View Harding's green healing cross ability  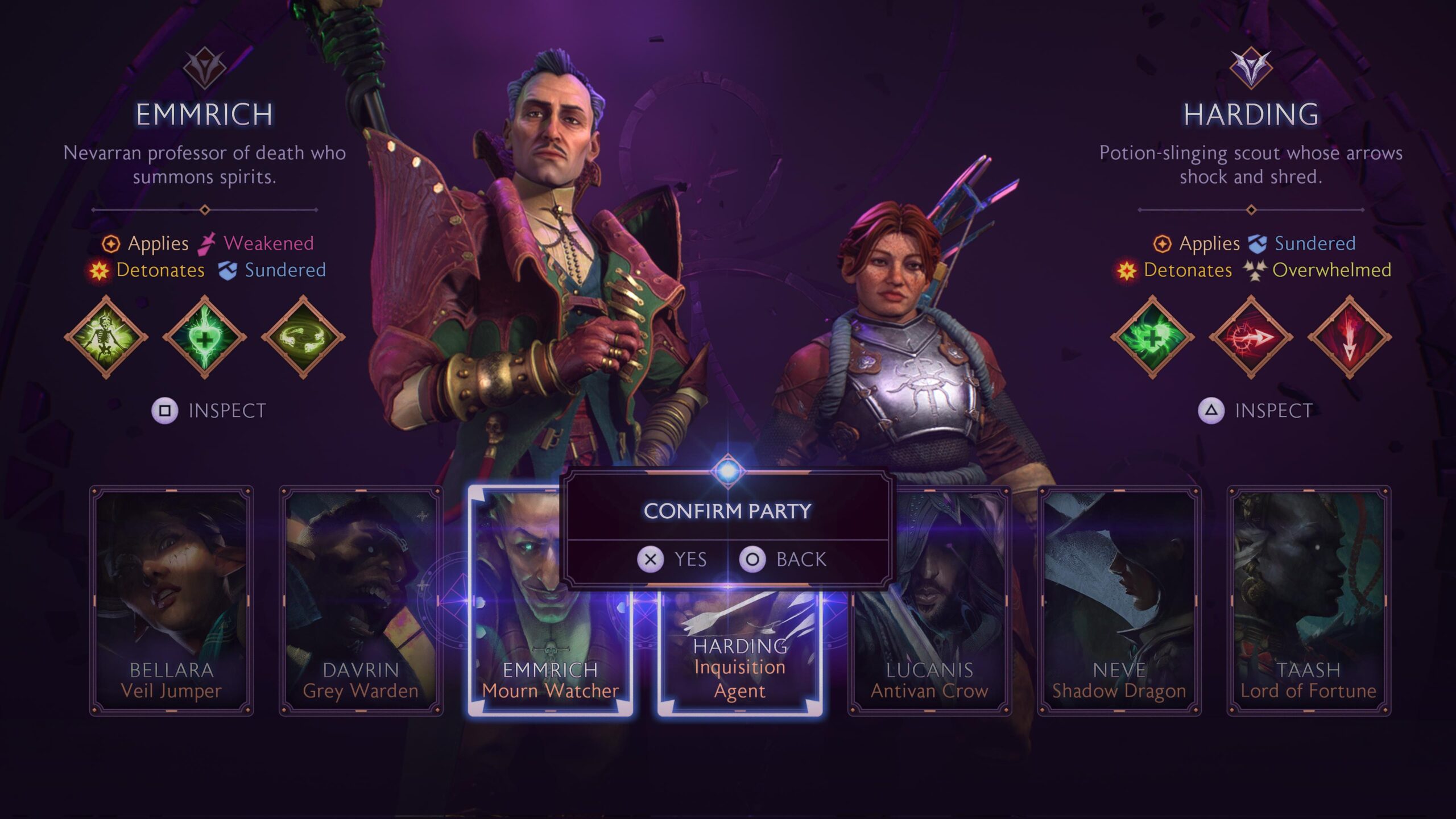point(1152,337)
